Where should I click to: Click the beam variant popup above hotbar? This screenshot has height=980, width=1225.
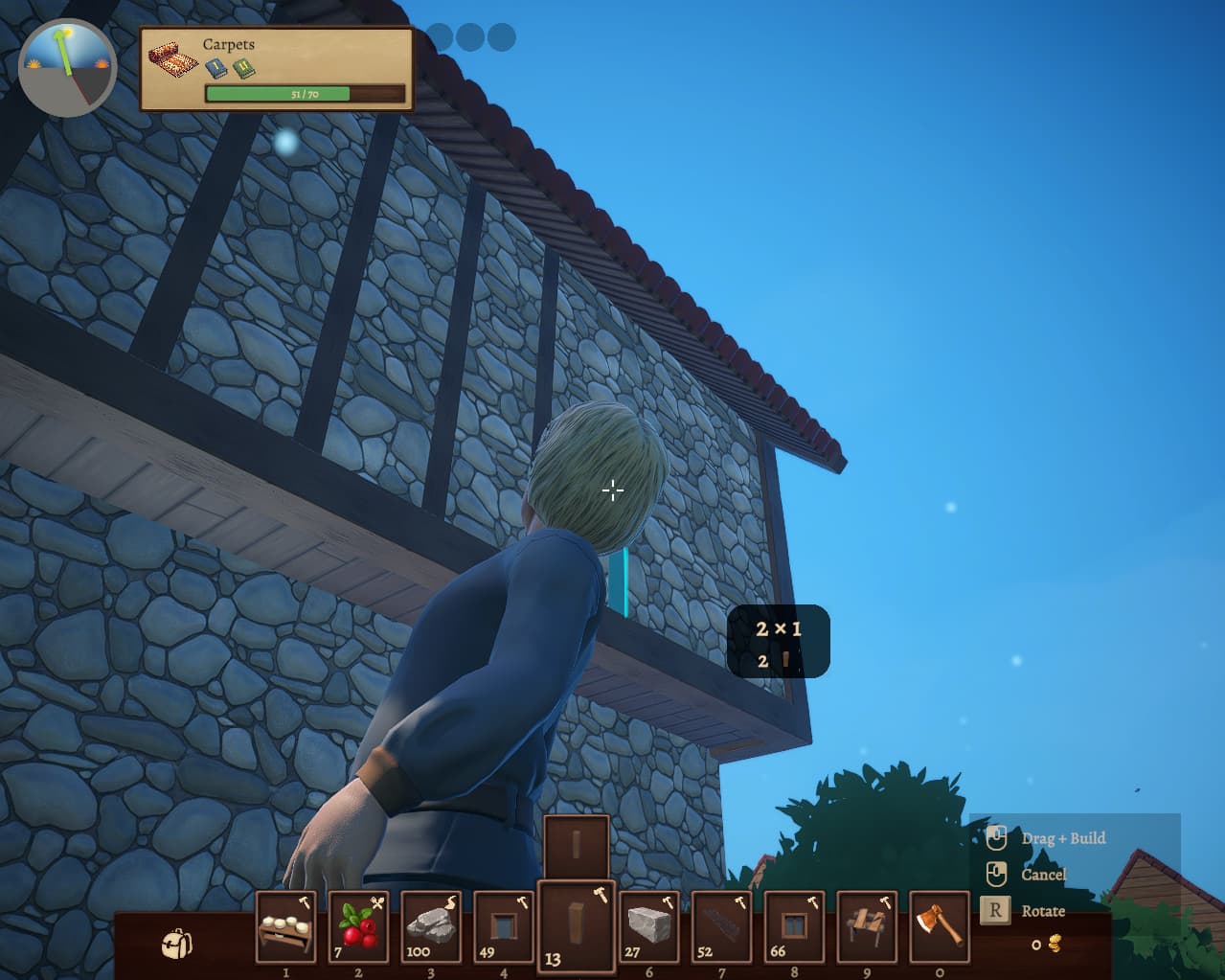577,846
